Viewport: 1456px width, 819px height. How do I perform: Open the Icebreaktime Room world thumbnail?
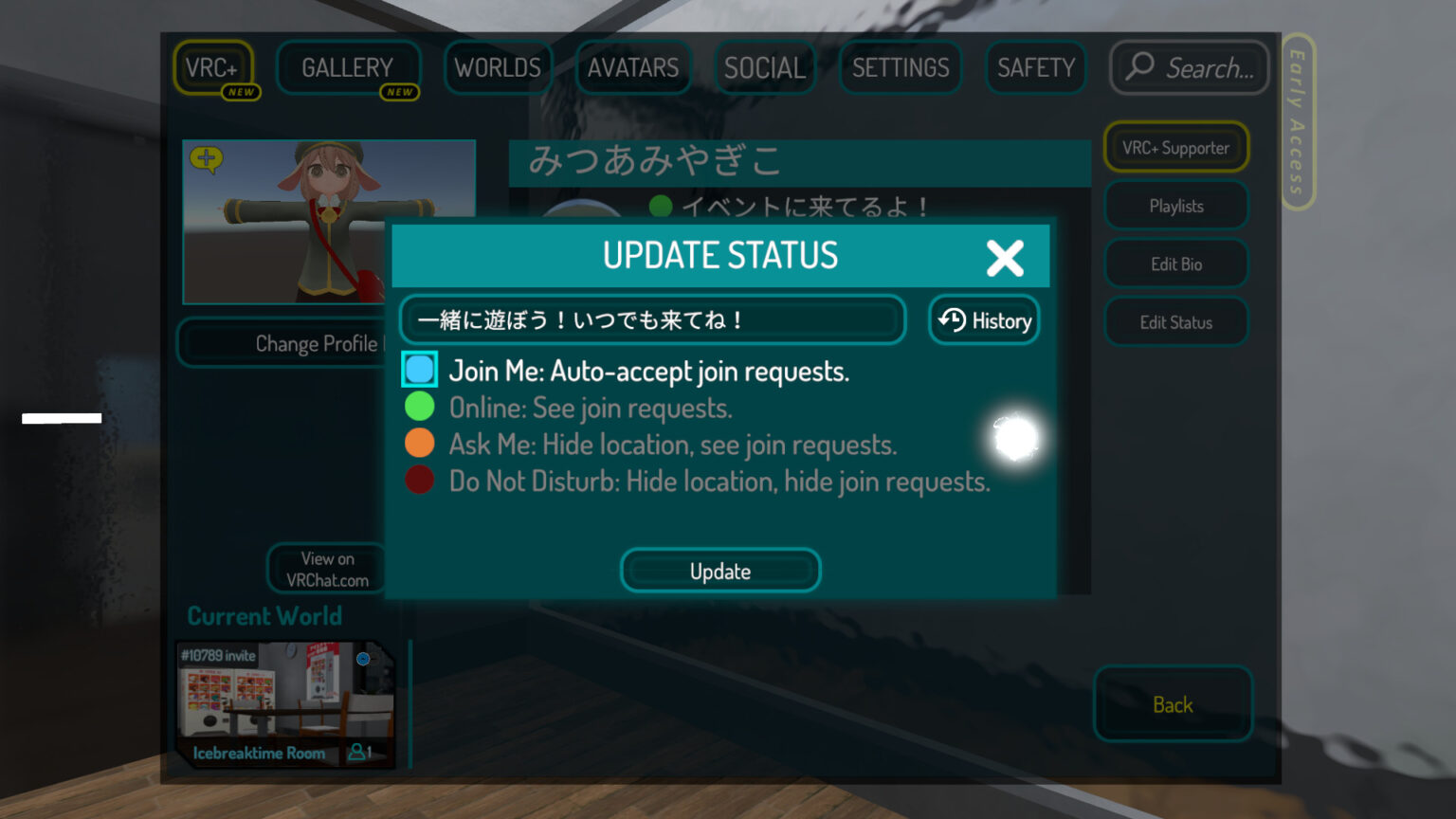pyautogui.click(x=284, y=701)
